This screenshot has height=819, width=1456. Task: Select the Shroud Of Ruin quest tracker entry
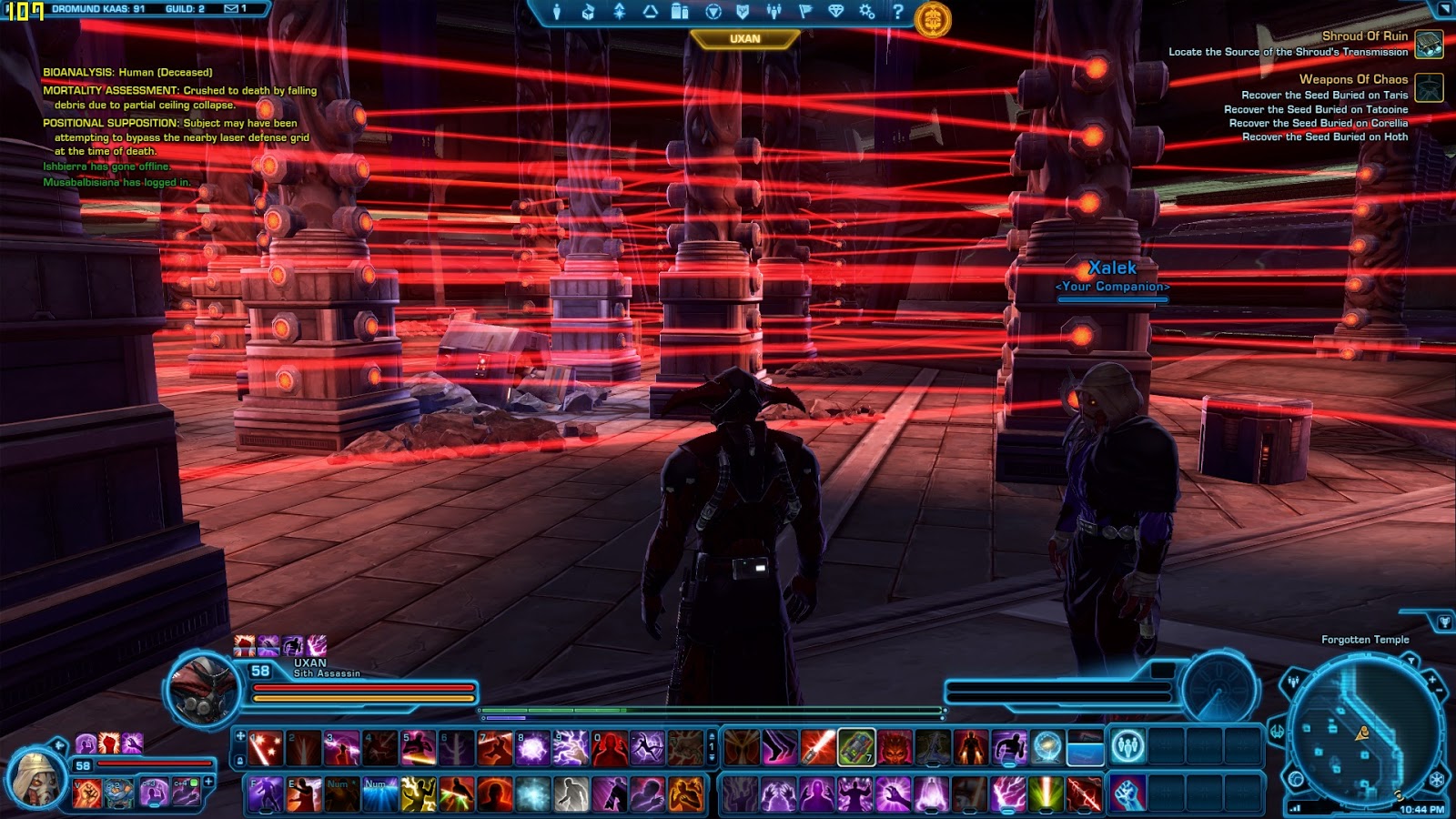click(x=1364, y=36)
